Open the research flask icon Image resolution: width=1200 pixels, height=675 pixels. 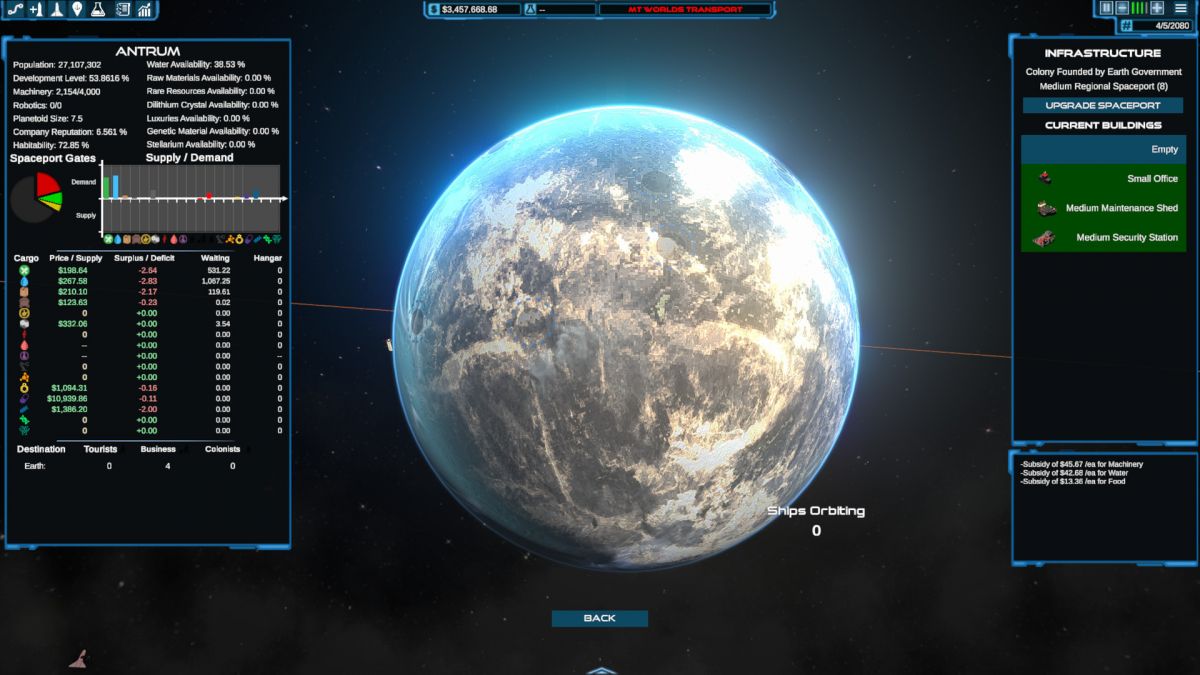pos(98,10)
